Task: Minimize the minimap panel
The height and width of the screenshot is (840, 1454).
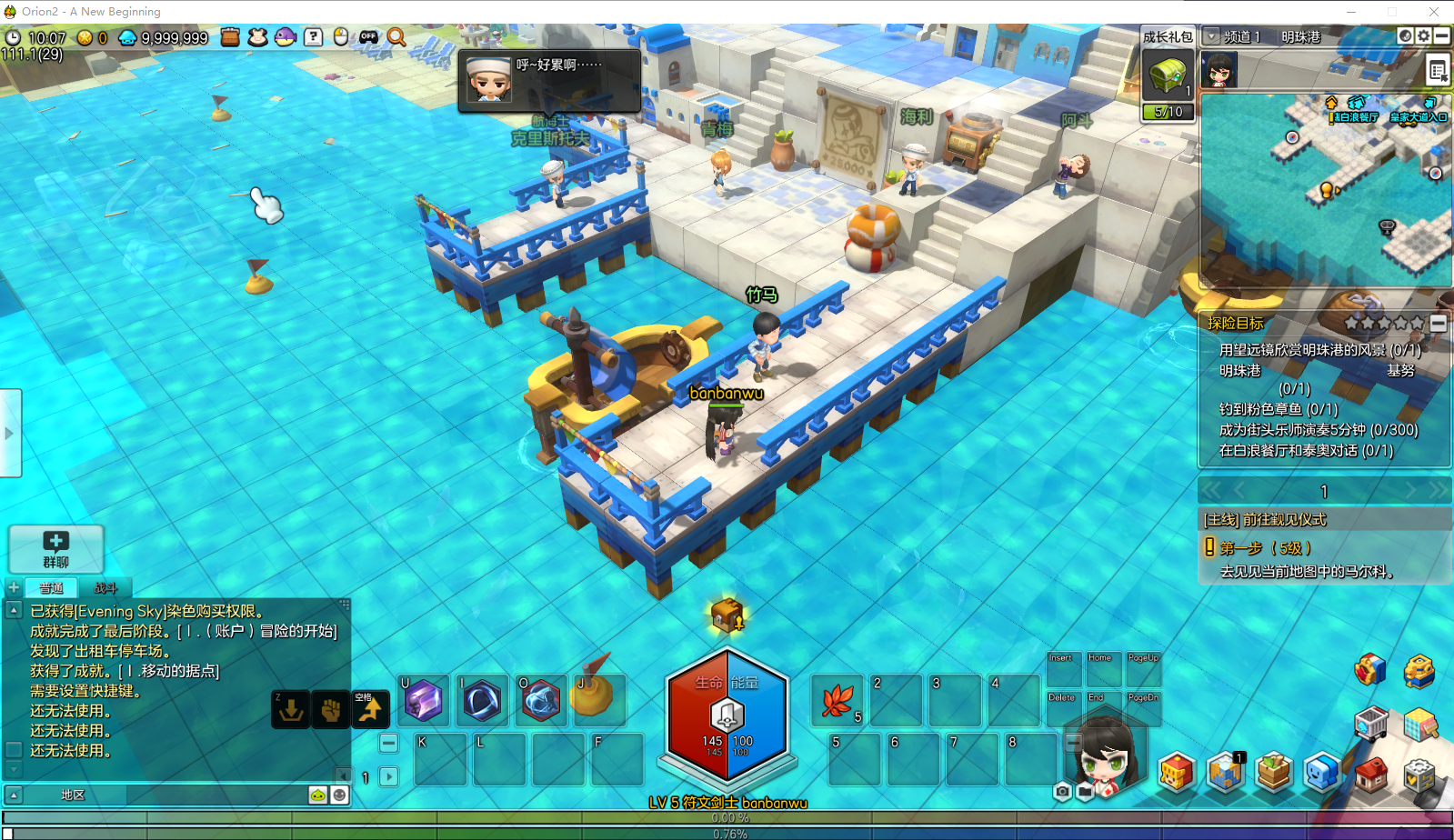Action: [x=1441, y=35]
